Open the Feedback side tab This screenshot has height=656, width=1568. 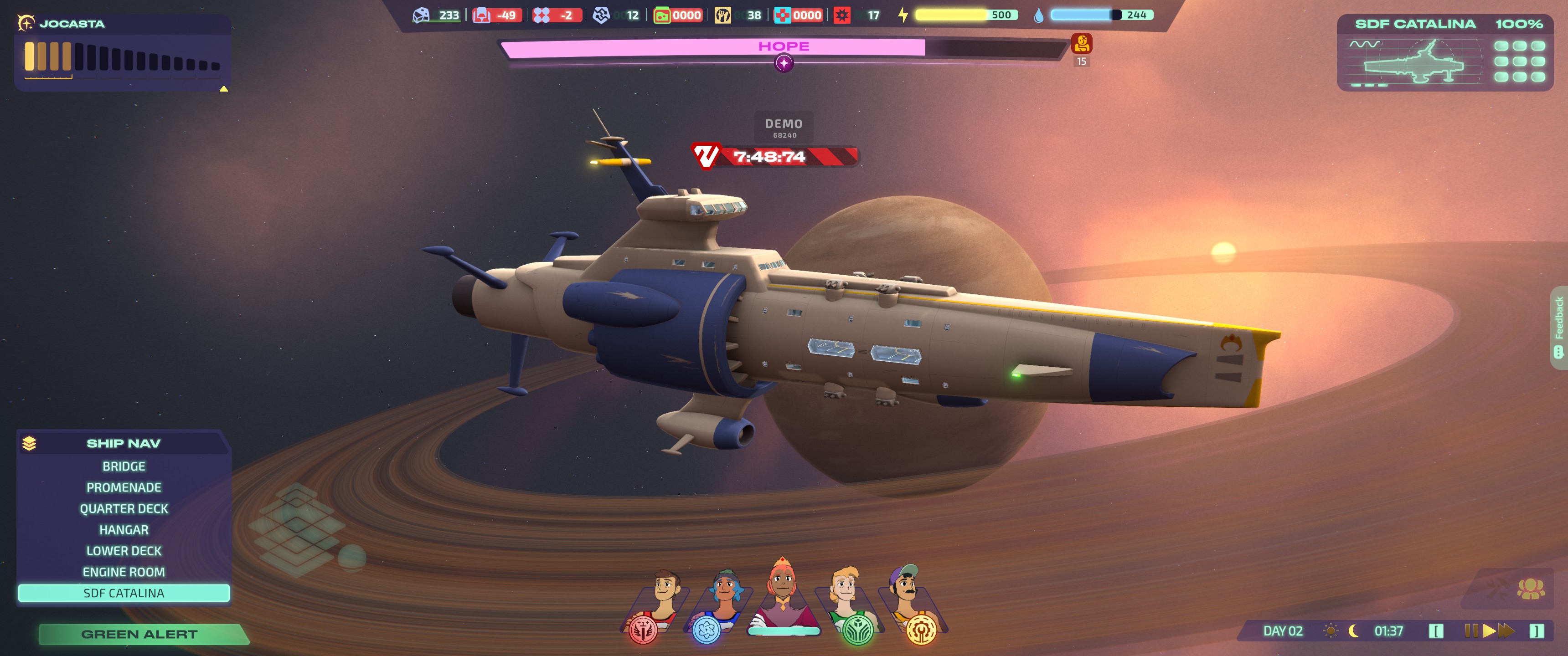1559,327
